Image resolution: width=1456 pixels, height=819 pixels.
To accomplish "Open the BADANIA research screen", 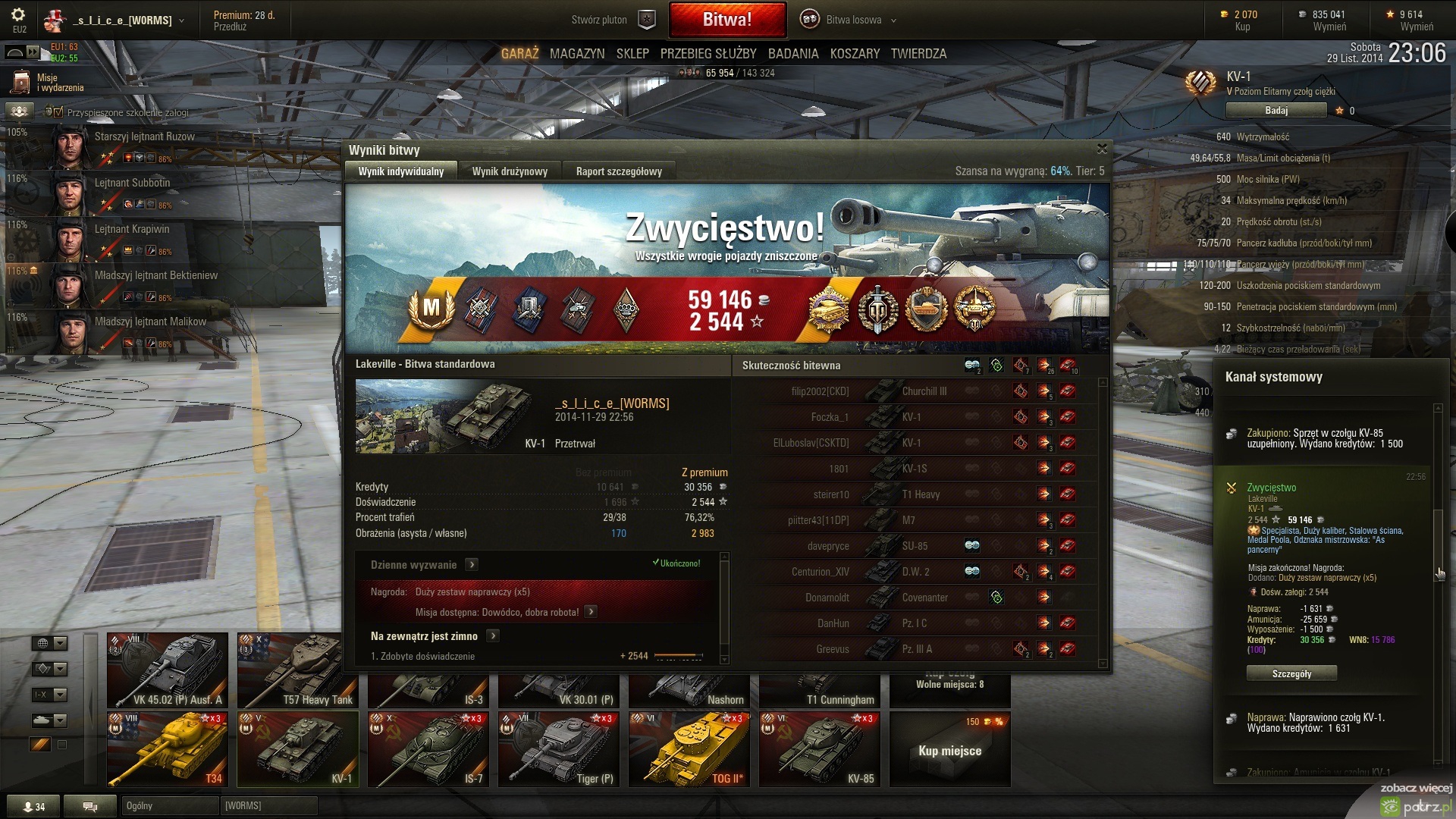I will click(x=793, y=54).
